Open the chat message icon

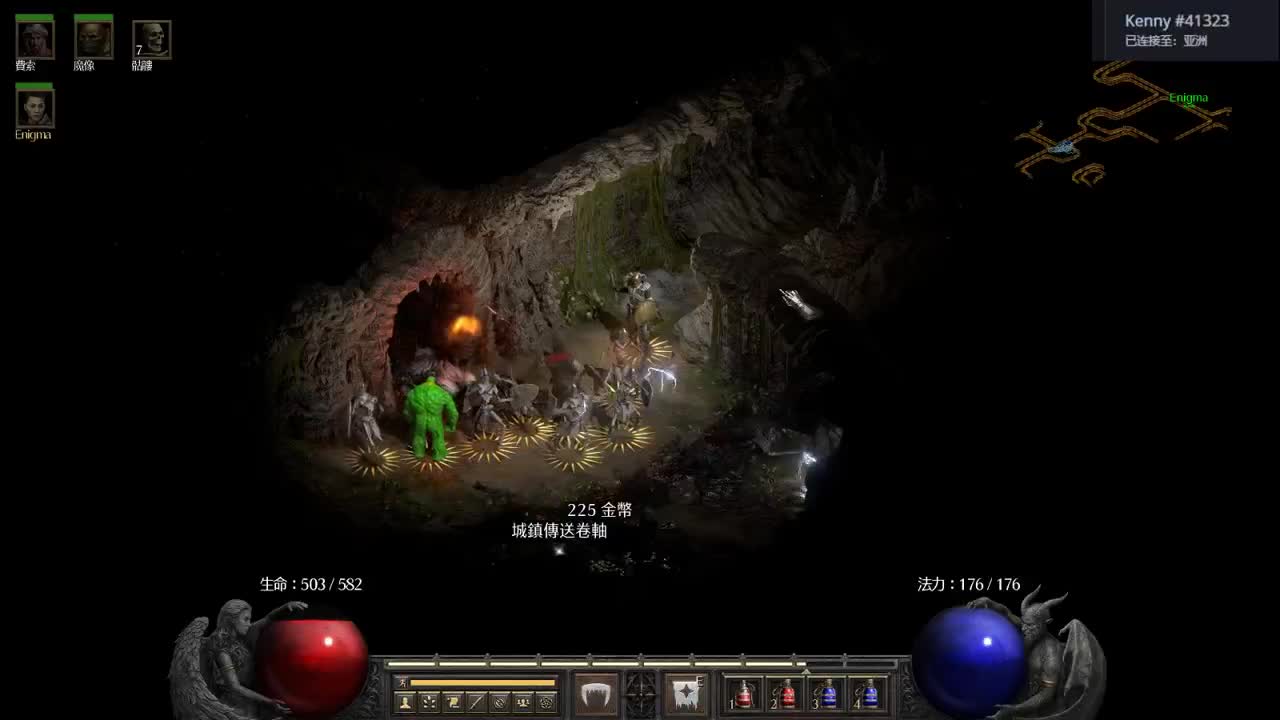pos(475,703)
